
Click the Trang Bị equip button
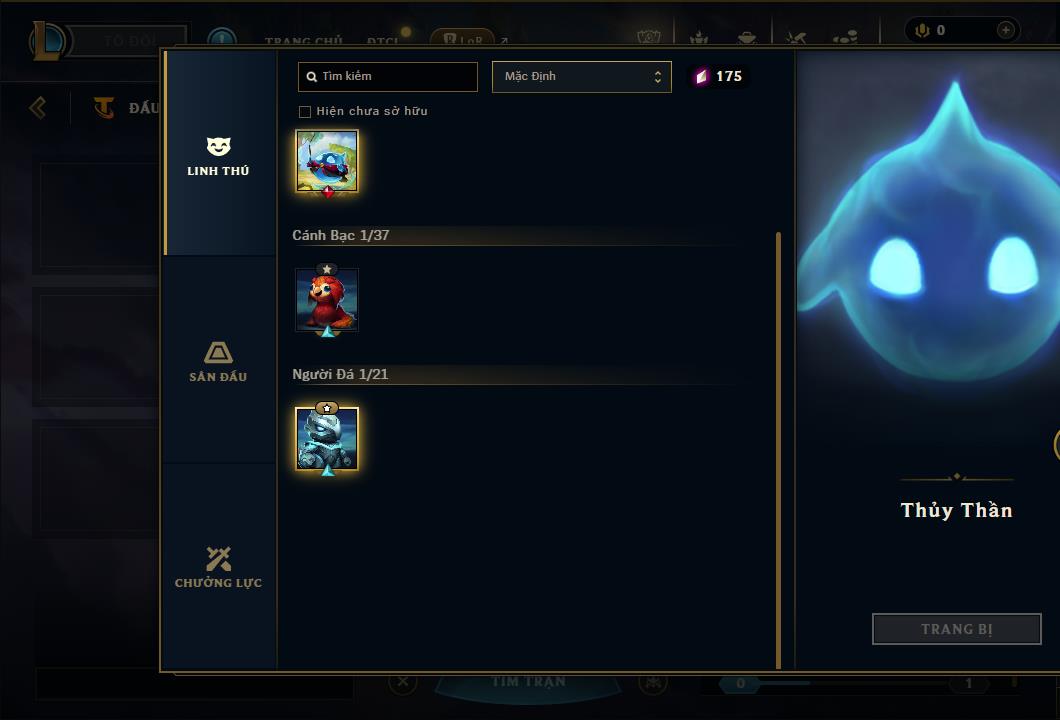[x=956, y=629]
